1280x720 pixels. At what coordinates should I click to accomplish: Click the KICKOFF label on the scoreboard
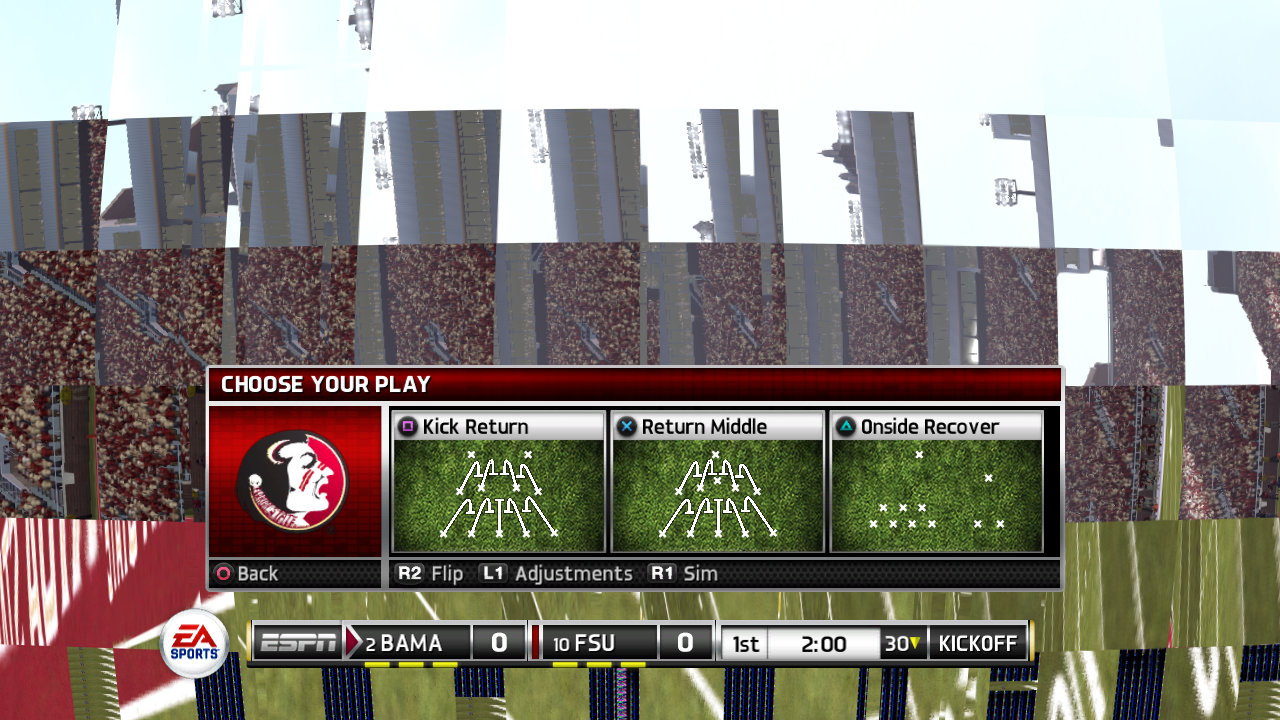(976, 642)
